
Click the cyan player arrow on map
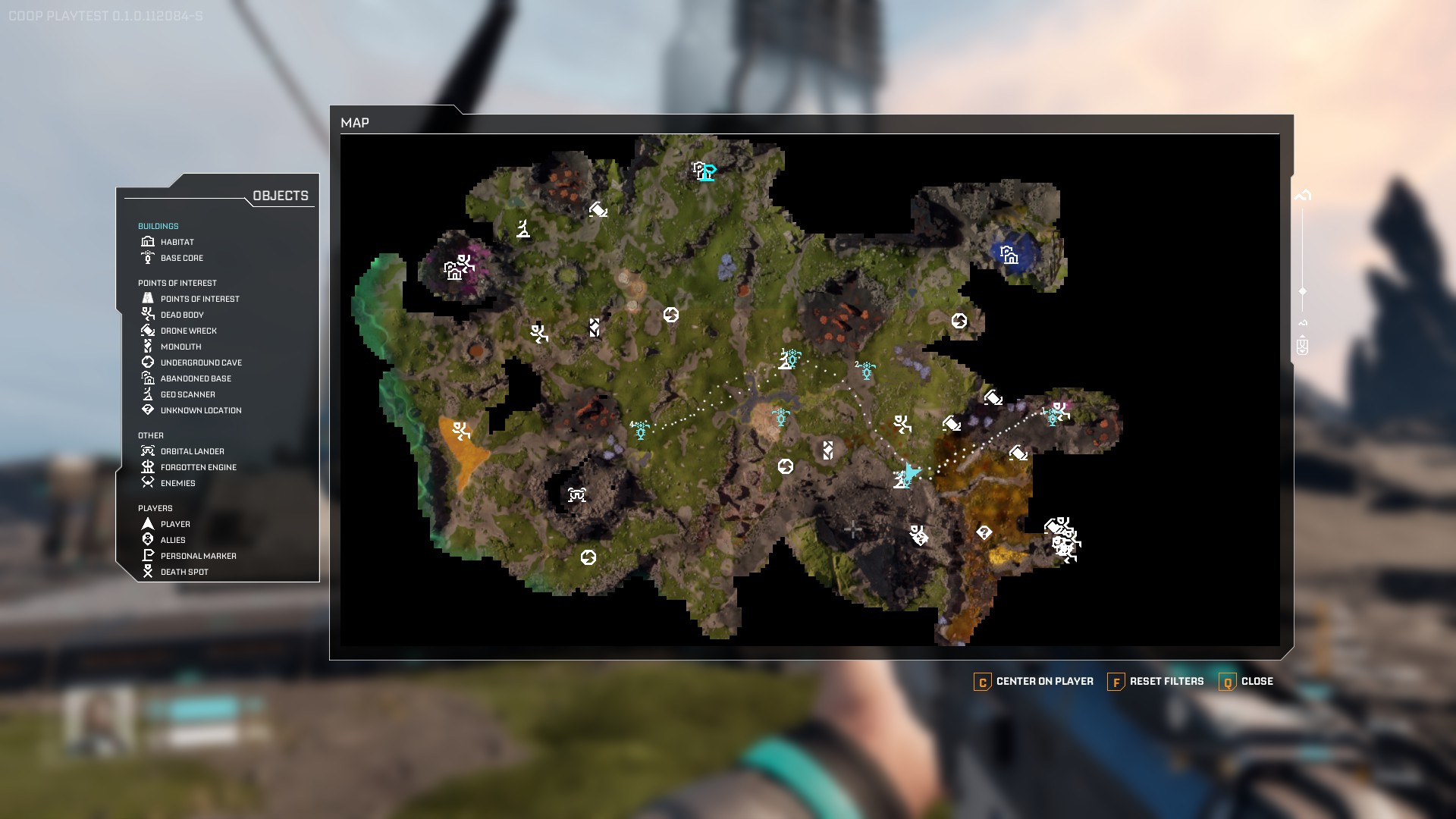pos(912,472)
